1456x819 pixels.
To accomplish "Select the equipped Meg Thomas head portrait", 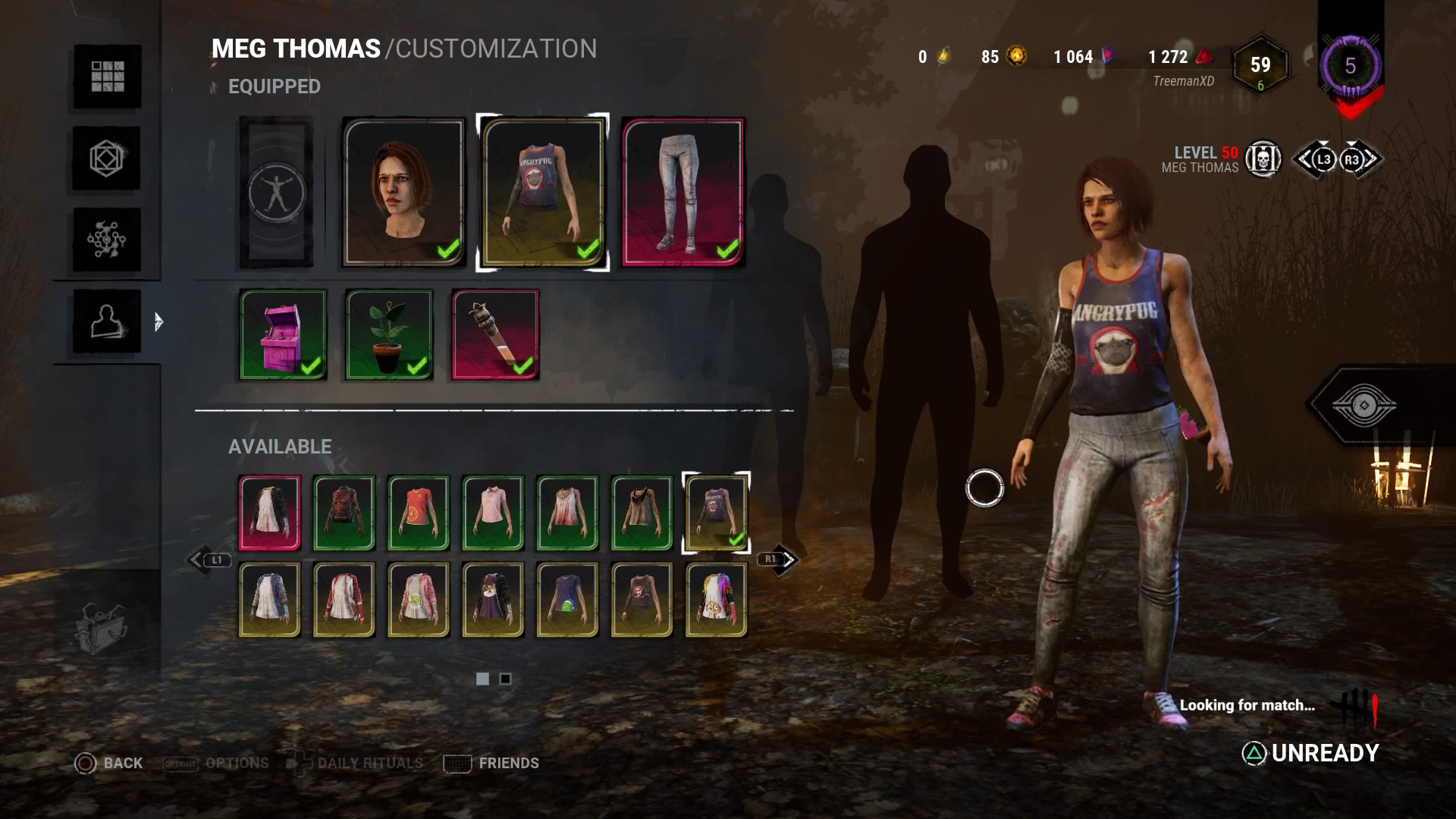I will click(402, 190).
